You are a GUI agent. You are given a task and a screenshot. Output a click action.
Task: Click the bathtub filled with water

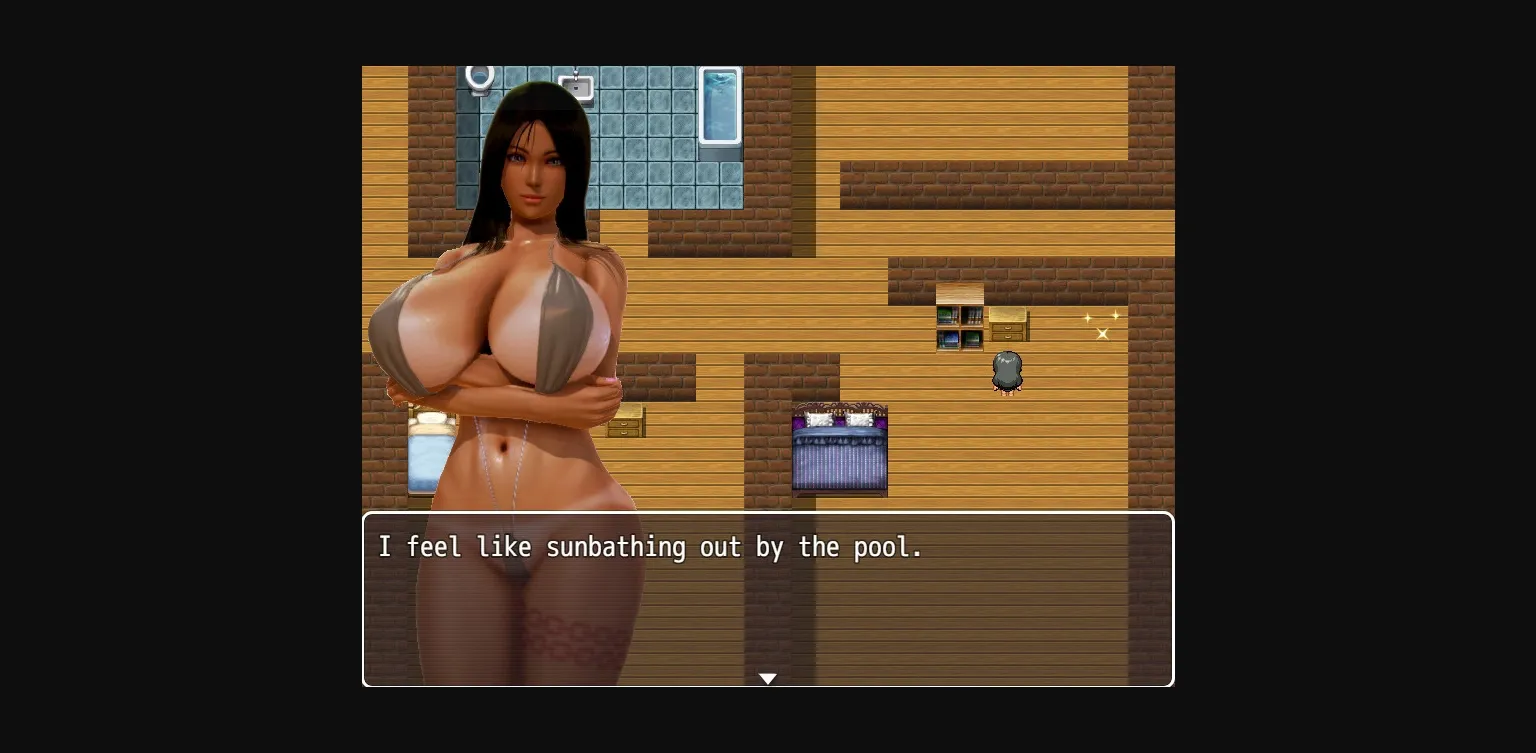(x=719, y=105)
